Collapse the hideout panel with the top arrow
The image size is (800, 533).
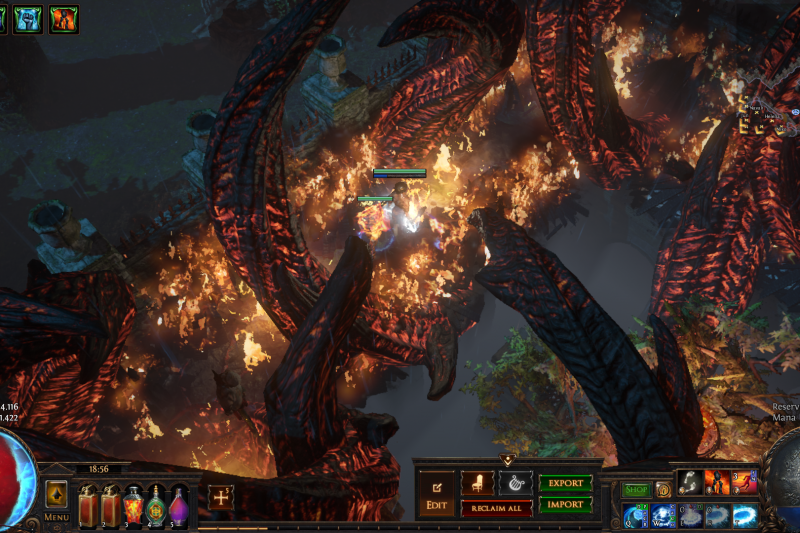[507, 461]
